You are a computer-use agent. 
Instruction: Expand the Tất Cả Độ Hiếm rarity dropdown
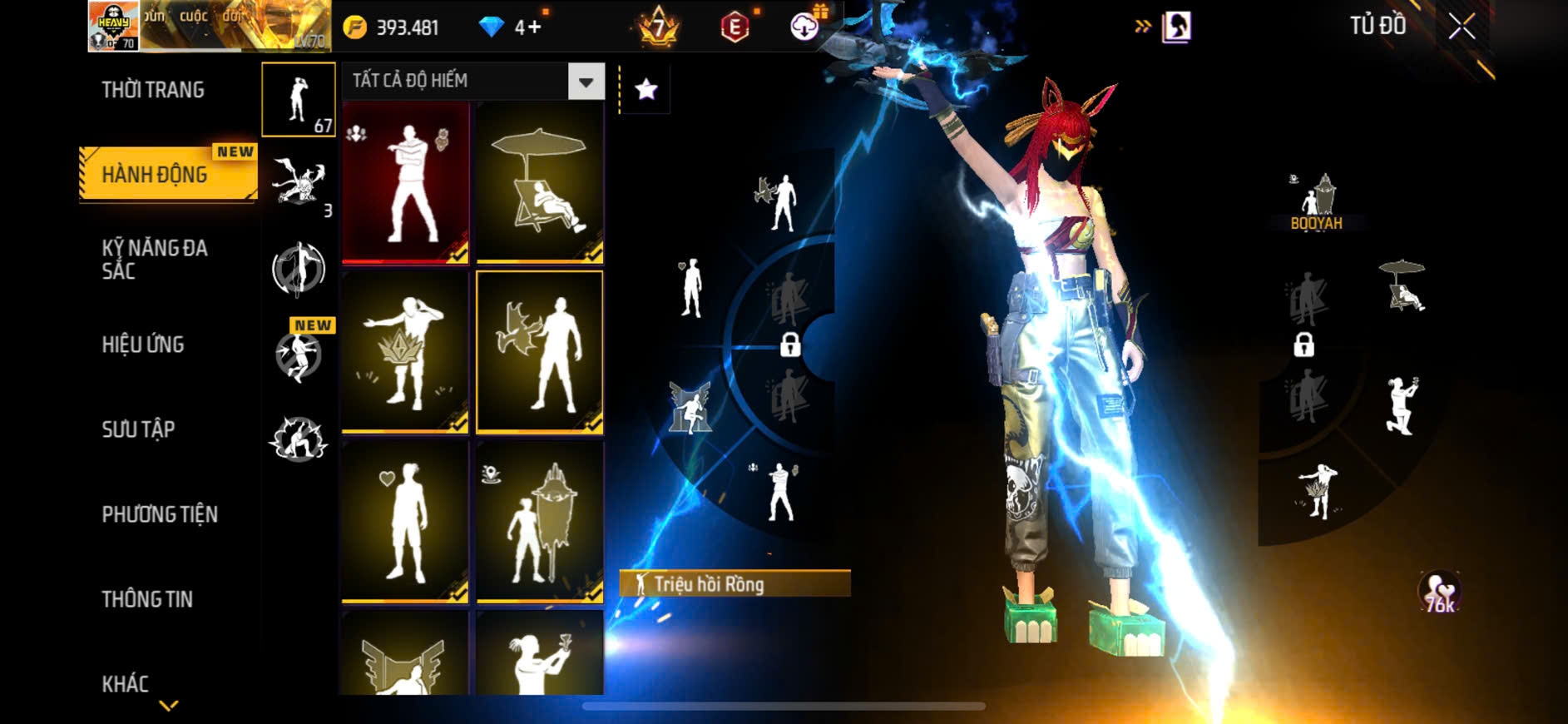[586, 82]
